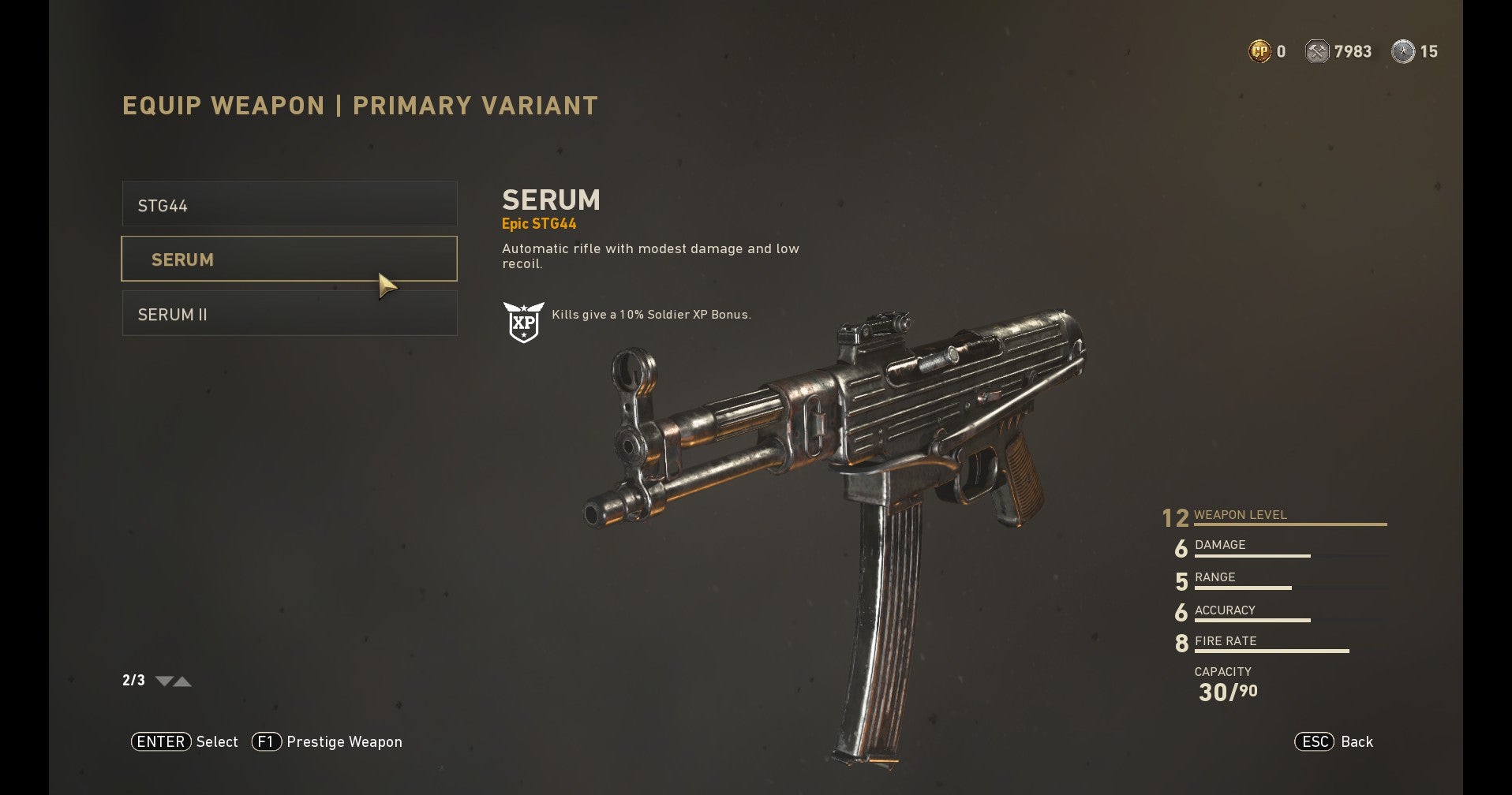Click the ENTER key prompt icon
The width and height of the screenshot is (1512, 795).
pos(160,741)
